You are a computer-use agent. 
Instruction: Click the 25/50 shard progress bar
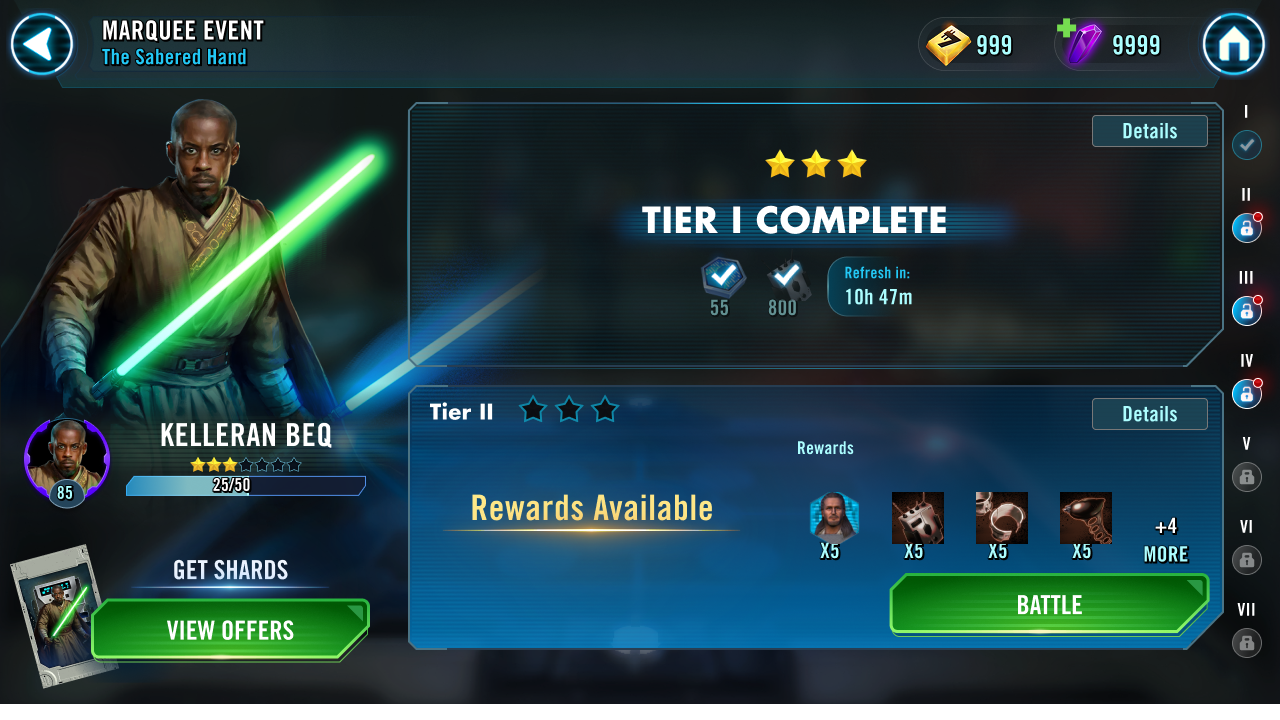point(245,485)
